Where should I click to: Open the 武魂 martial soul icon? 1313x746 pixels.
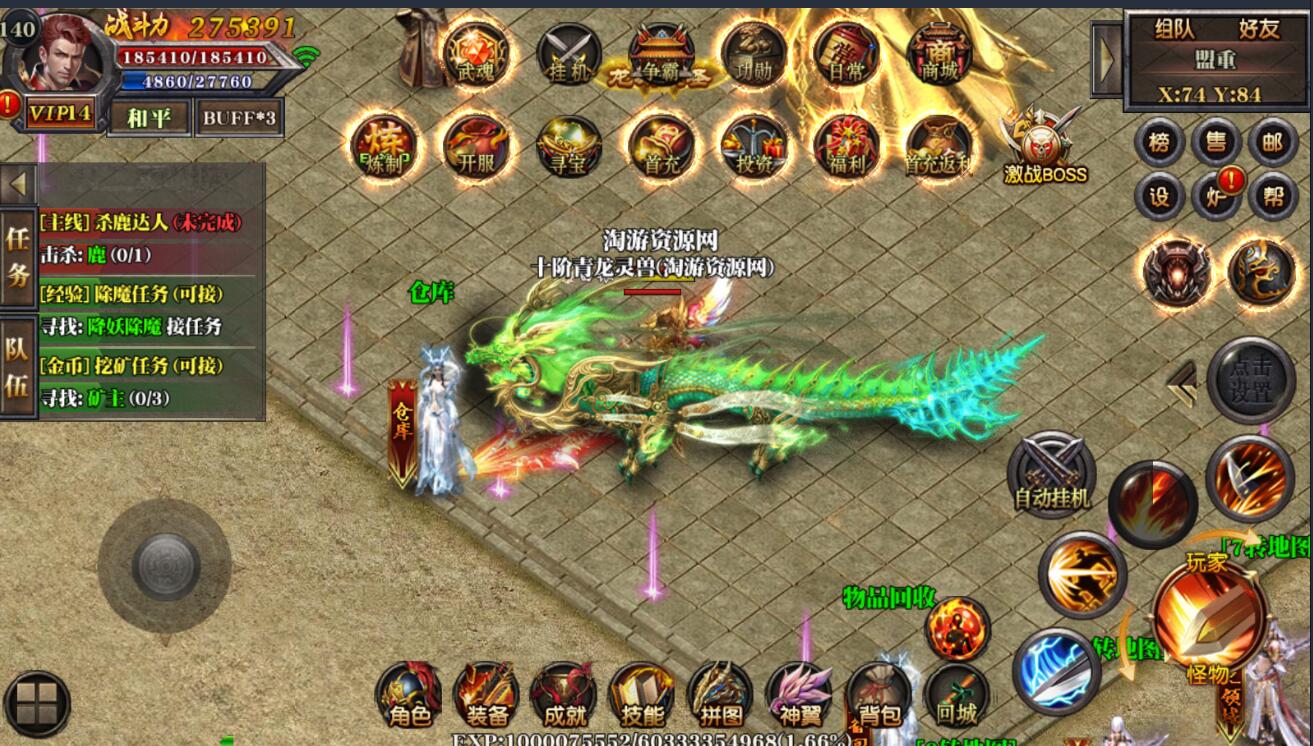pyautogui.click(x=475, y=54)
